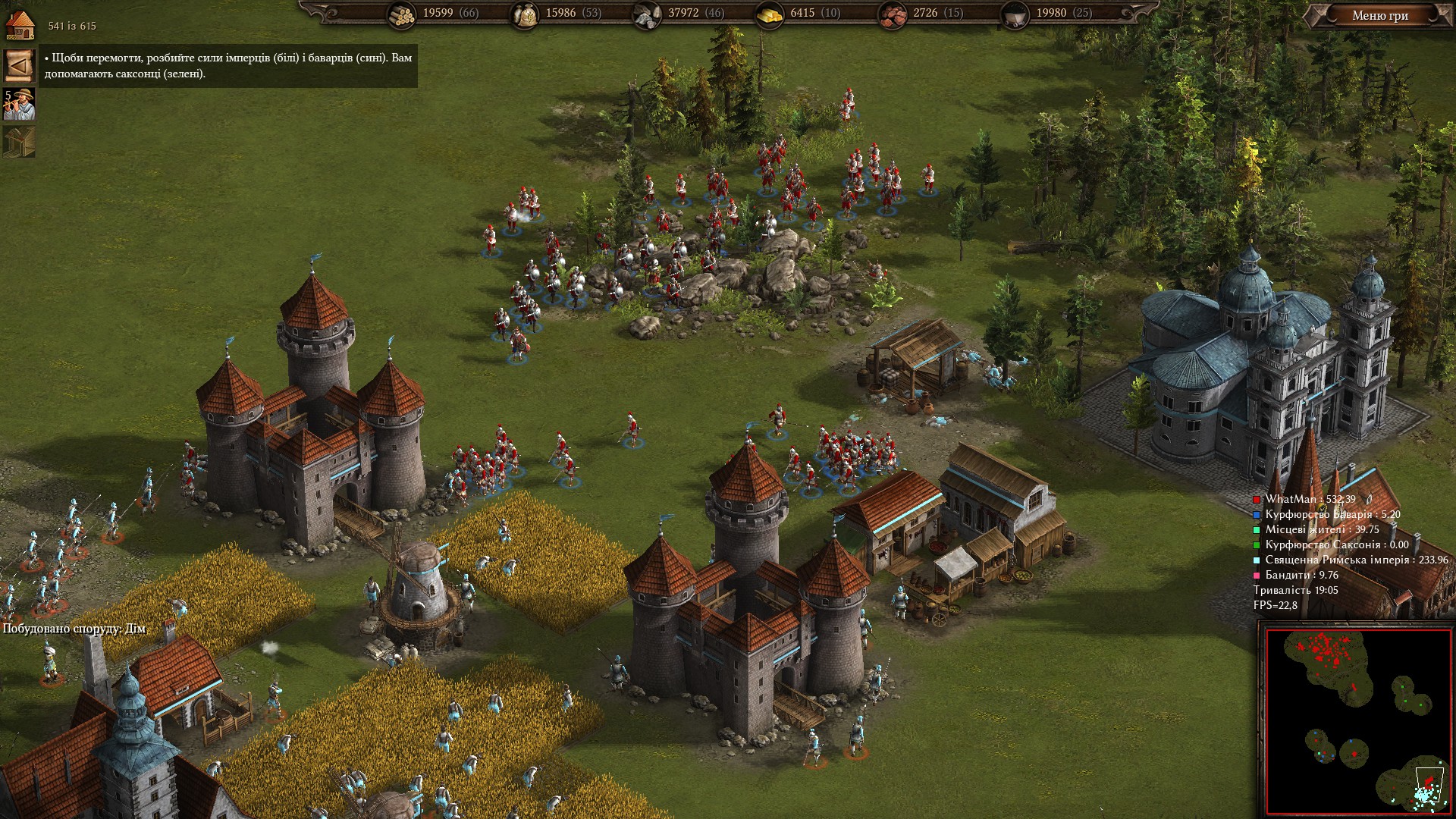
Task: Click the coal cart resource icon
Action: pyautogui.click(x=1015, y=14)
